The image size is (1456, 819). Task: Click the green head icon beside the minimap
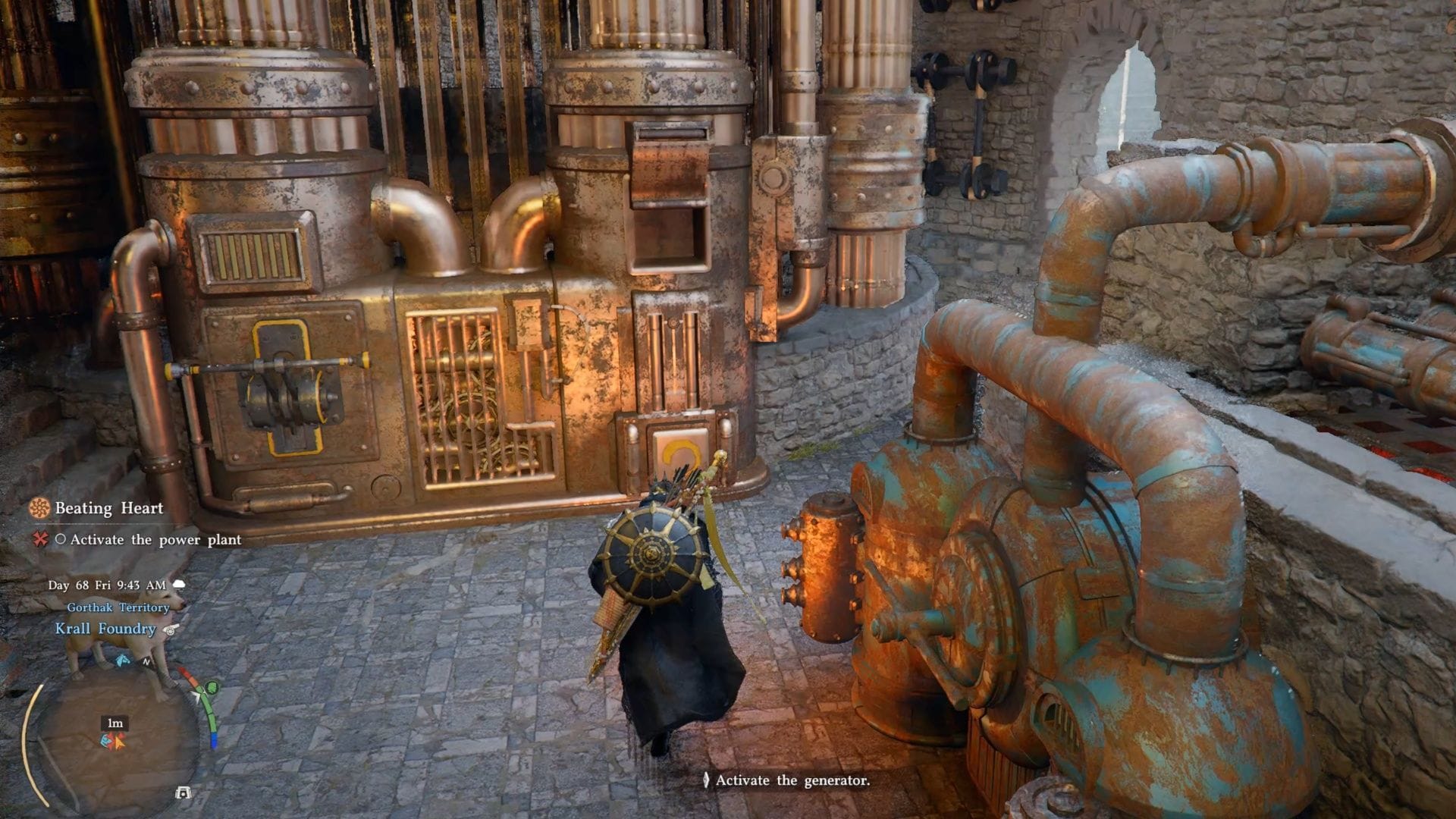(212, 688)
